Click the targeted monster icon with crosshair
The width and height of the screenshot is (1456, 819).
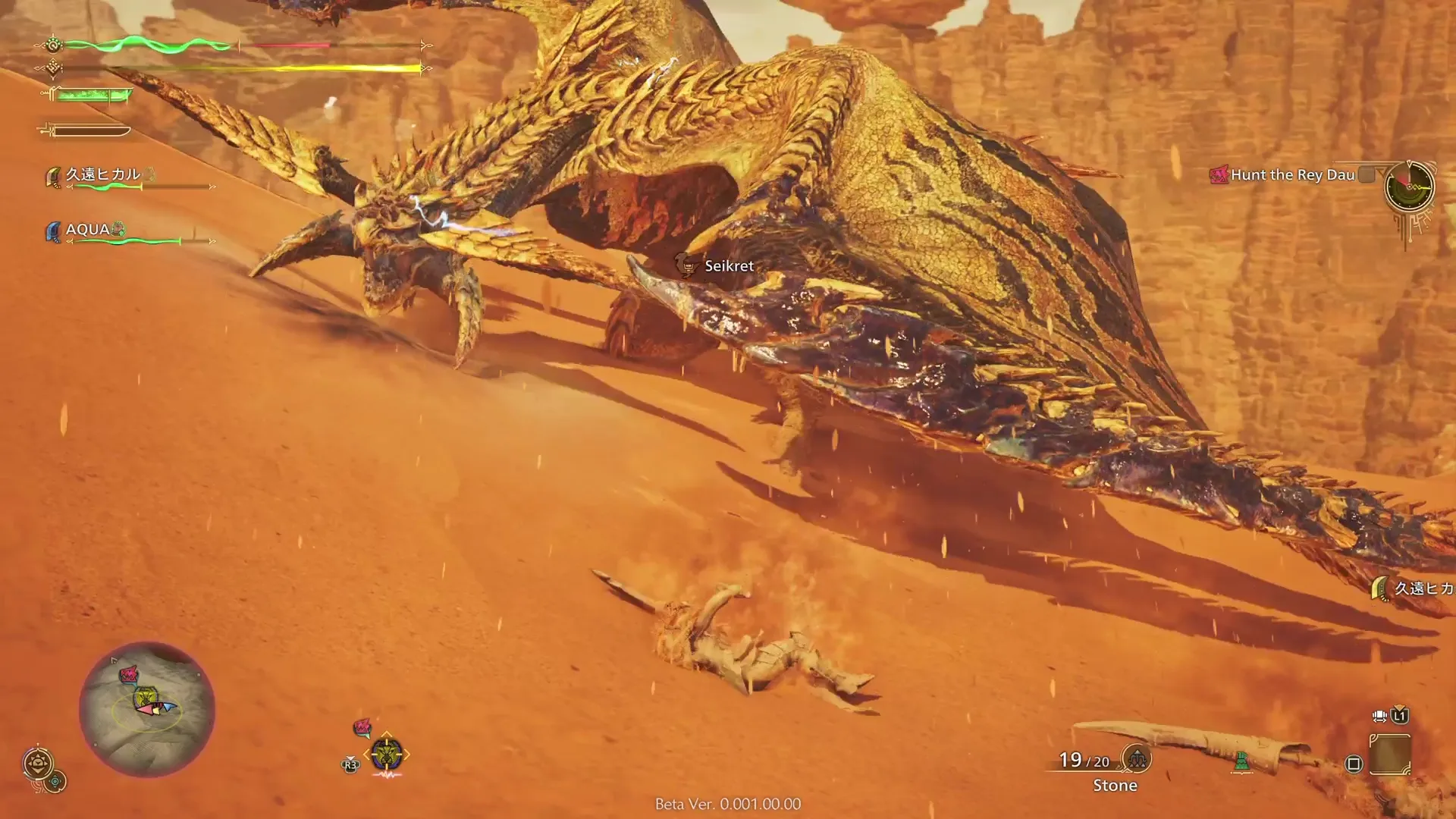387,755
